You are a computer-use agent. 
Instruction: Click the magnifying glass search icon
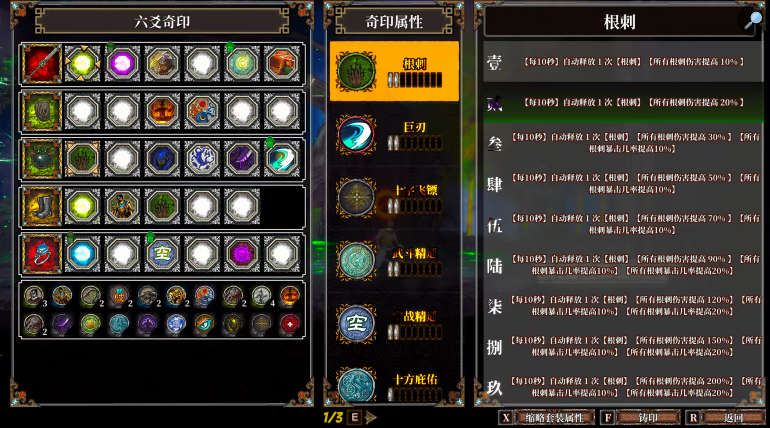pos(752,20)
